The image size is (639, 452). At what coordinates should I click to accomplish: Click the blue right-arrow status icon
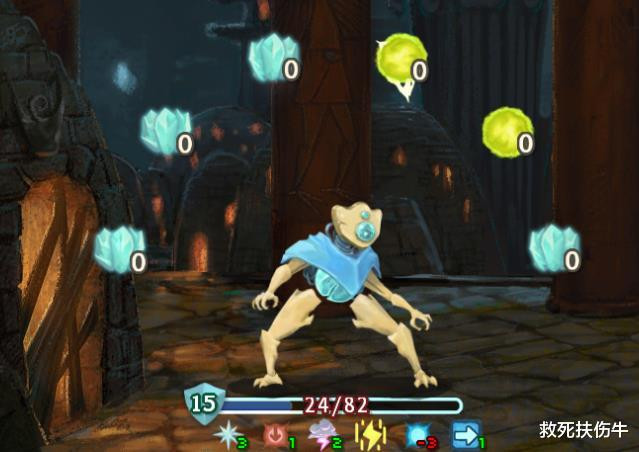[x=465, y=435]
